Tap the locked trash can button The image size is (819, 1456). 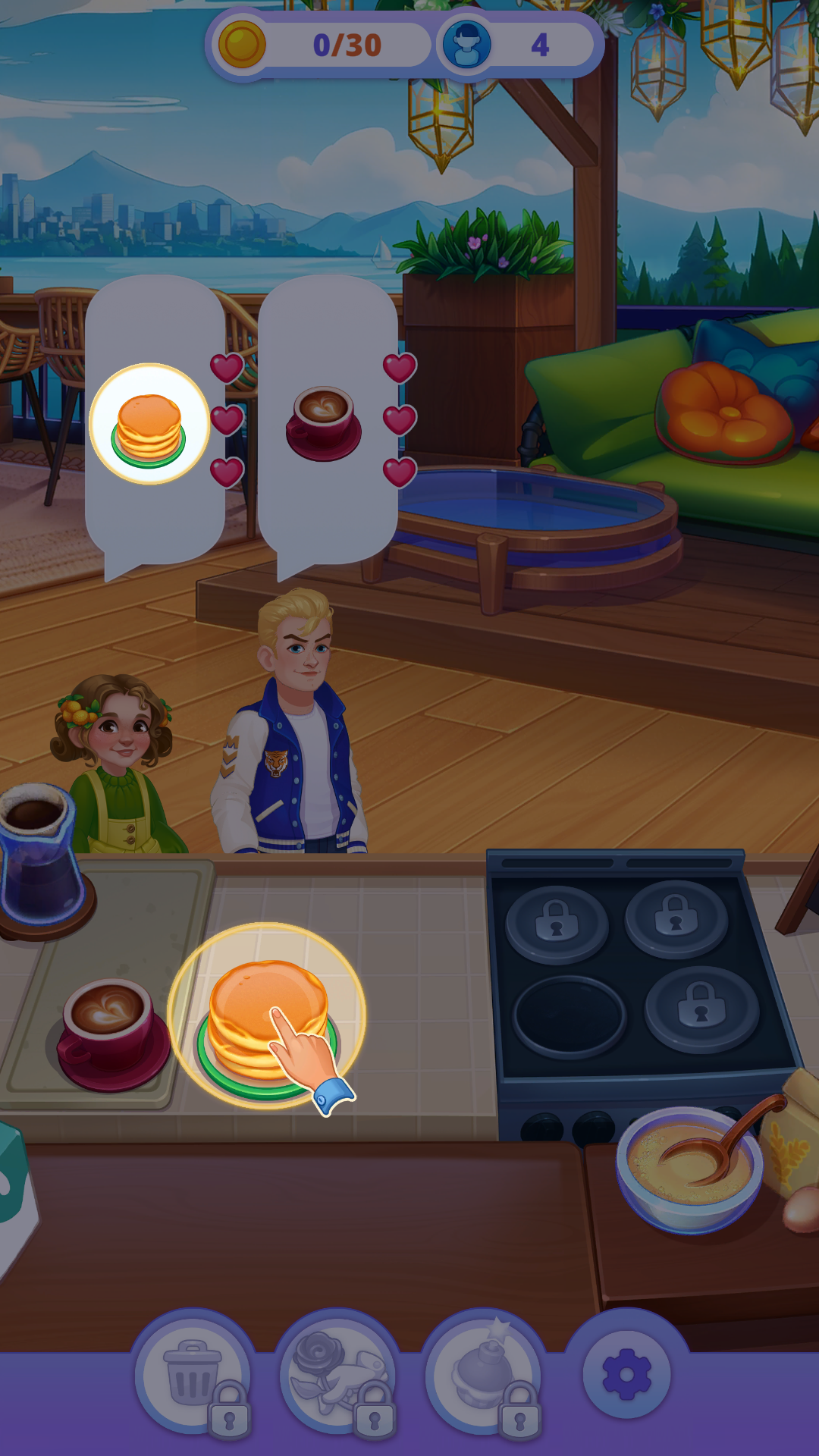(x=194, y=1374)
